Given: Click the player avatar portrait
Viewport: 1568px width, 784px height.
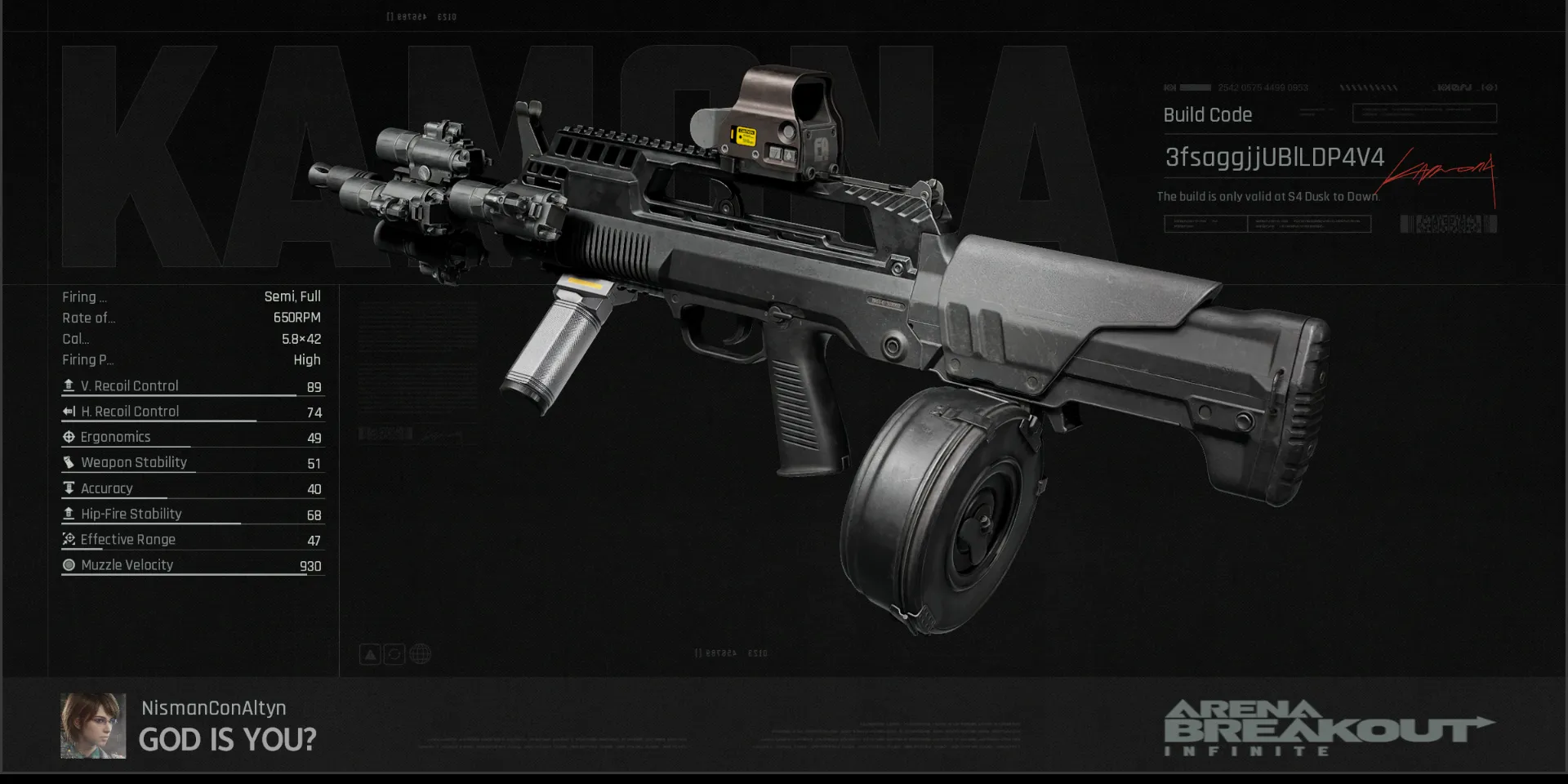Looking at the screenshot, I should click(x=91, y=725).
